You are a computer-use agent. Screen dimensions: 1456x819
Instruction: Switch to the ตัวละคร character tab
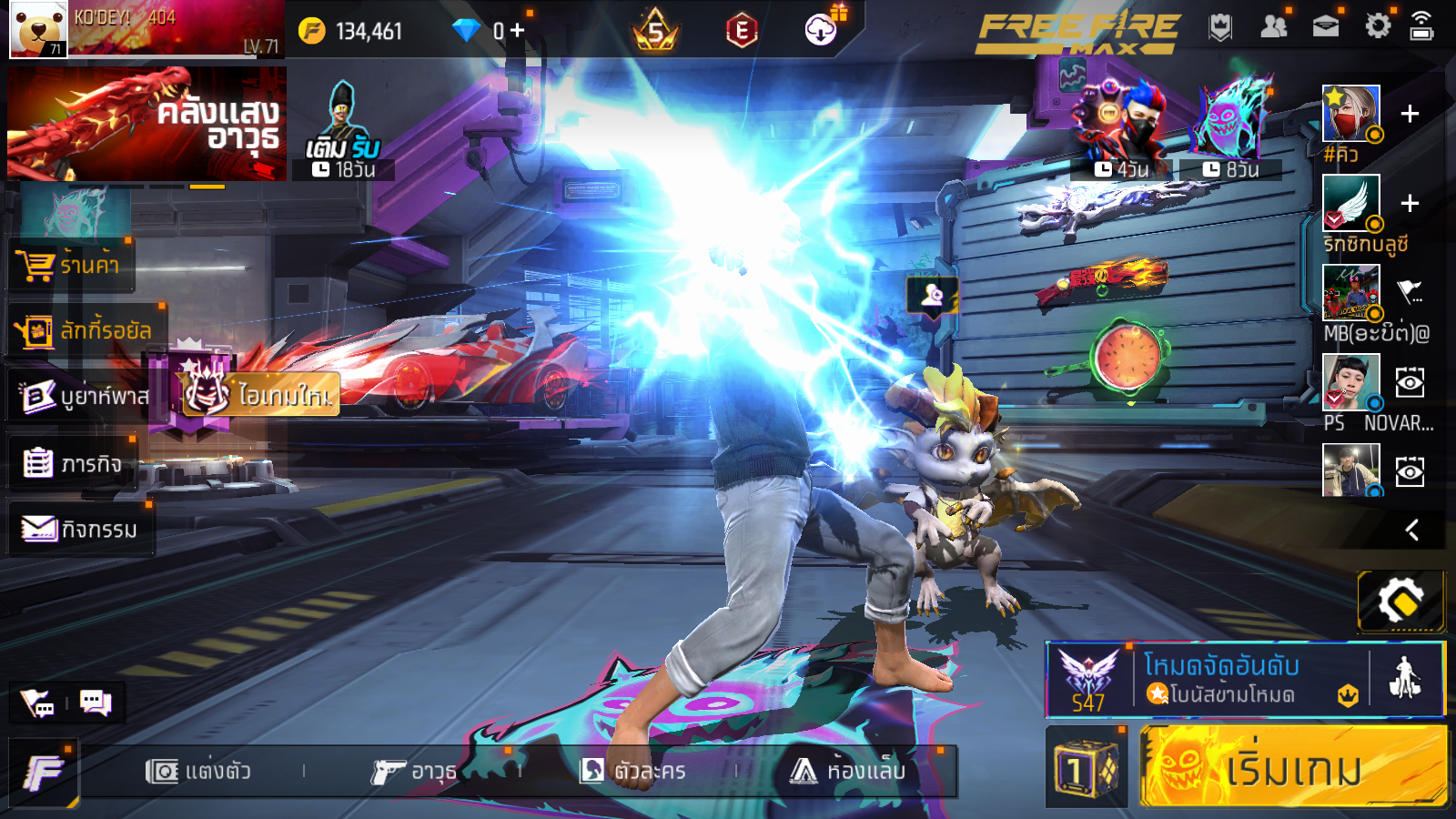632,772
